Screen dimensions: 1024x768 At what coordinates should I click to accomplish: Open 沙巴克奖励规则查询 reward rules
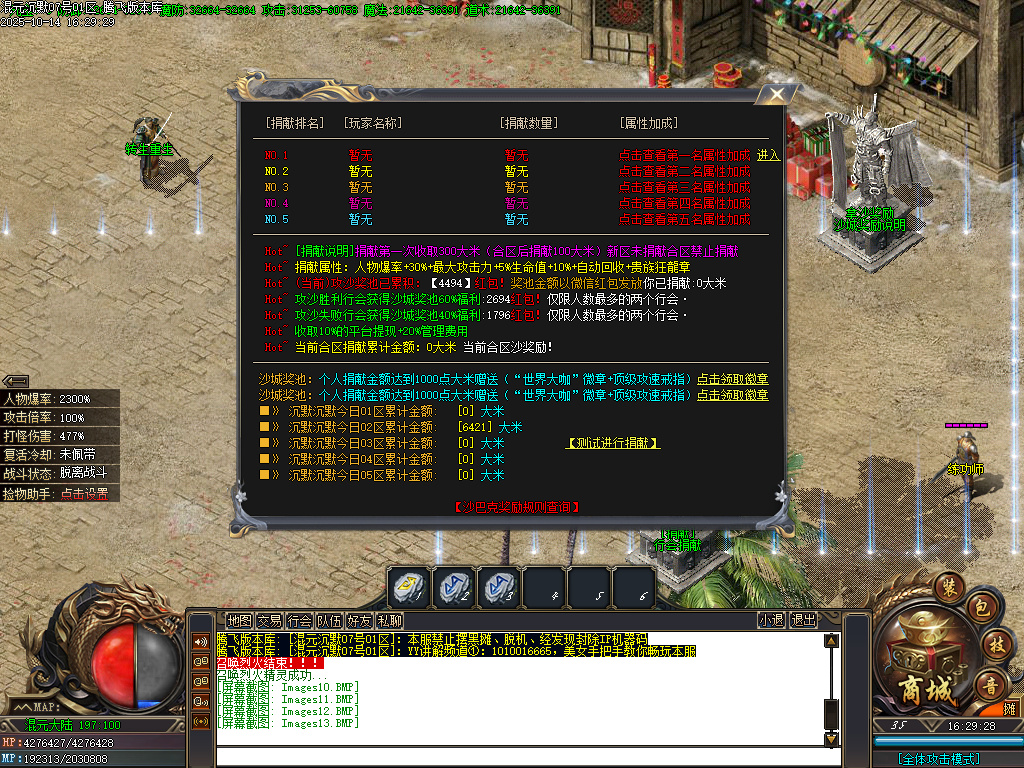click(516, 507)
